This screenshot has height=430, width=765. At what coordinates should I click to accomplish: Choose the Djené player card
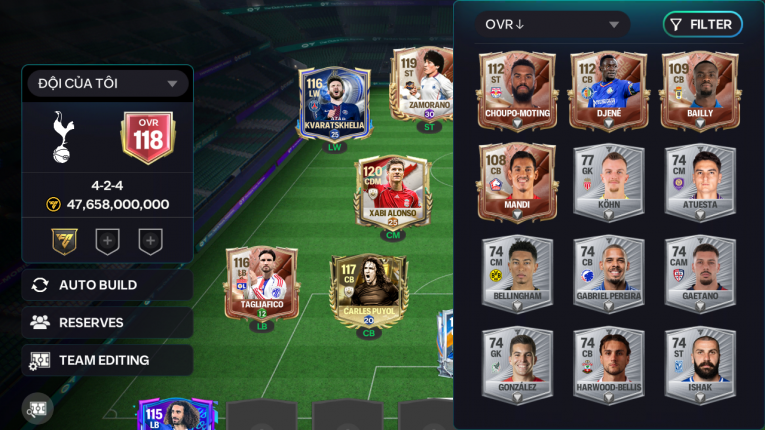tap(607, 91)
